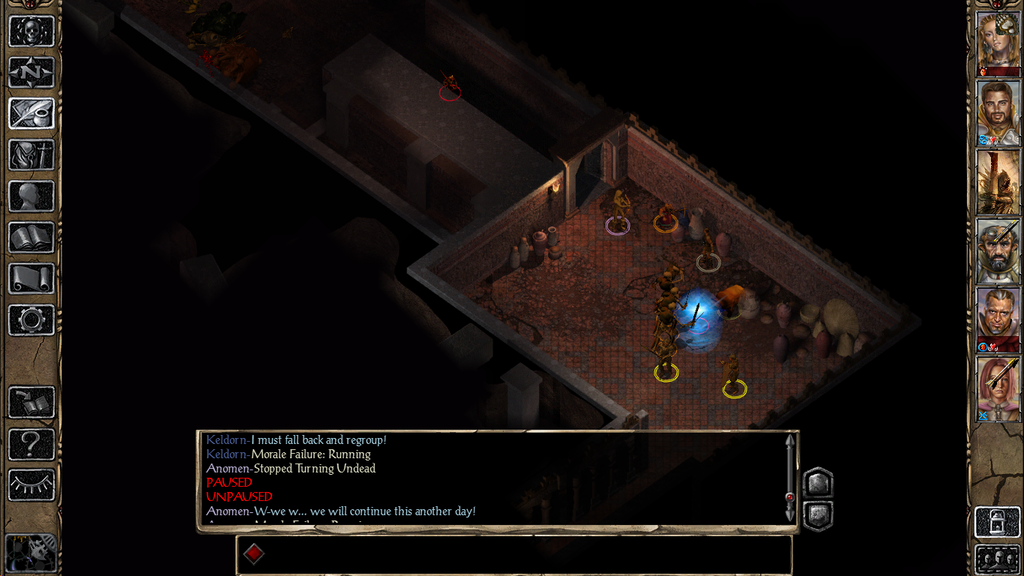The image size is (1024, 576).
Task: Open the character record head icon
Action: pyautogui.click(x=31, y=196)
